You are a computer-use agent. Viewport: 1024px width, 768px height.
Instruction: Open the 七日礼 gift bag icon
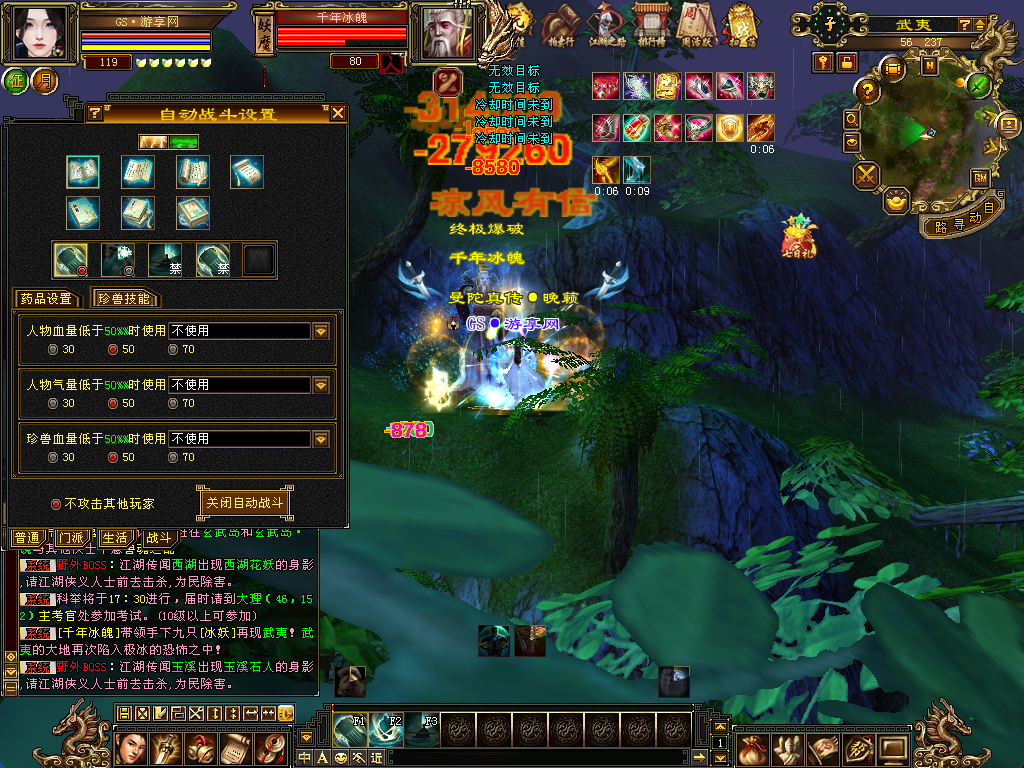coord(798,236)
